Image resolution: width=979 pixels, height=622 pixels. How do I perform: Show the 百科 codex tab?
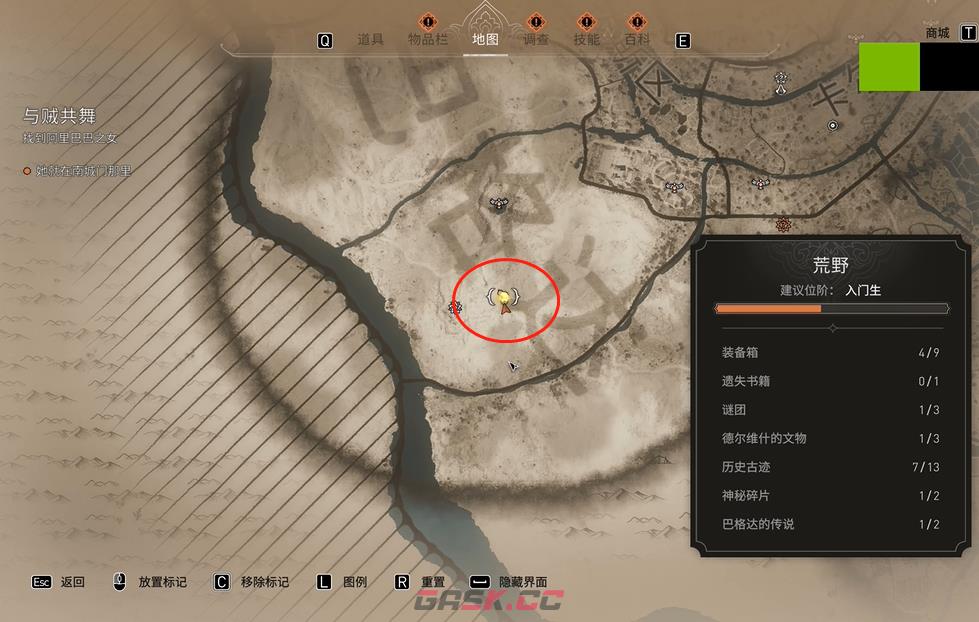coord(637,40)
